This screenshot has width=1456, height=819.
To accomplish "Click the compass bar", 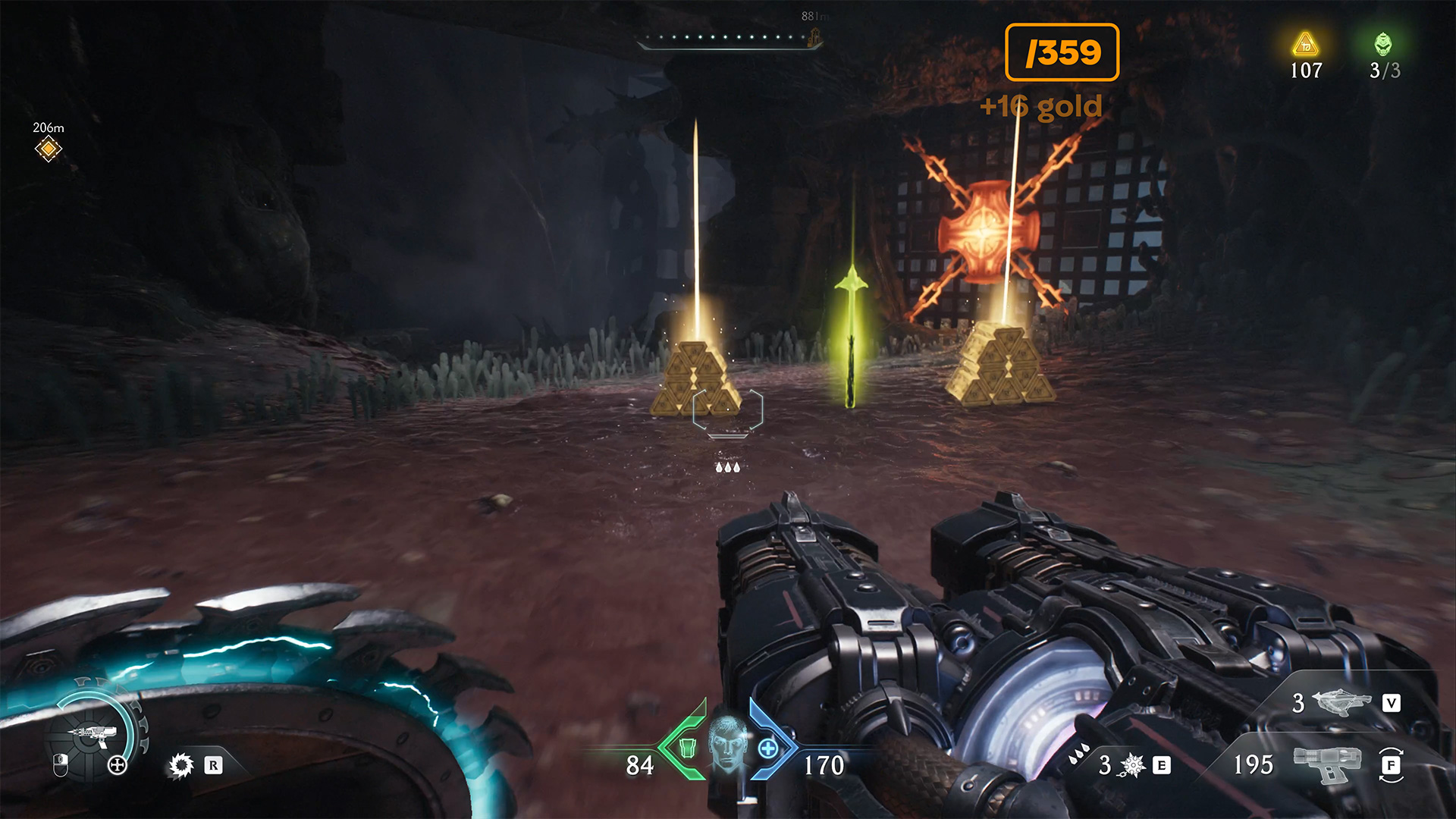I will tap(730, 38).
